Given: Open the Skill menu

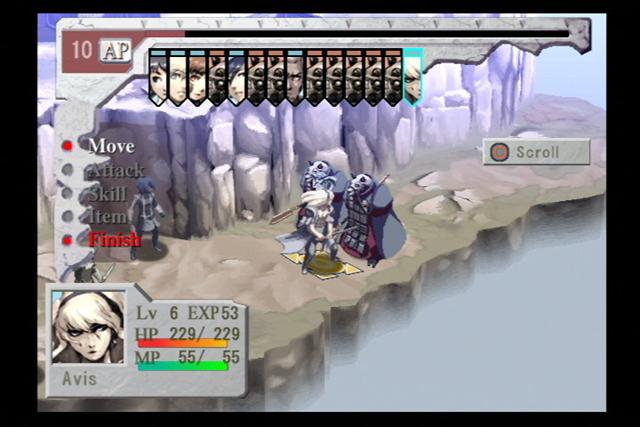Looking at the screenshot, I should point(108,193).
